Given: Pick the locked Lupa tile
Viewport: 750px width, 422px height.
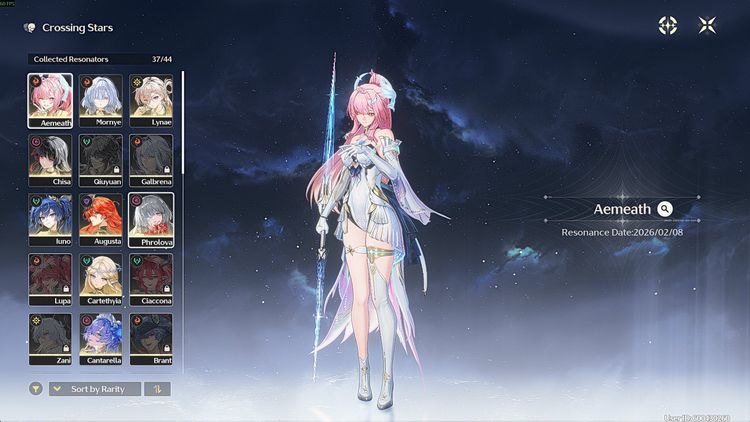Looking at the screenshot, I should pos(50,280).
